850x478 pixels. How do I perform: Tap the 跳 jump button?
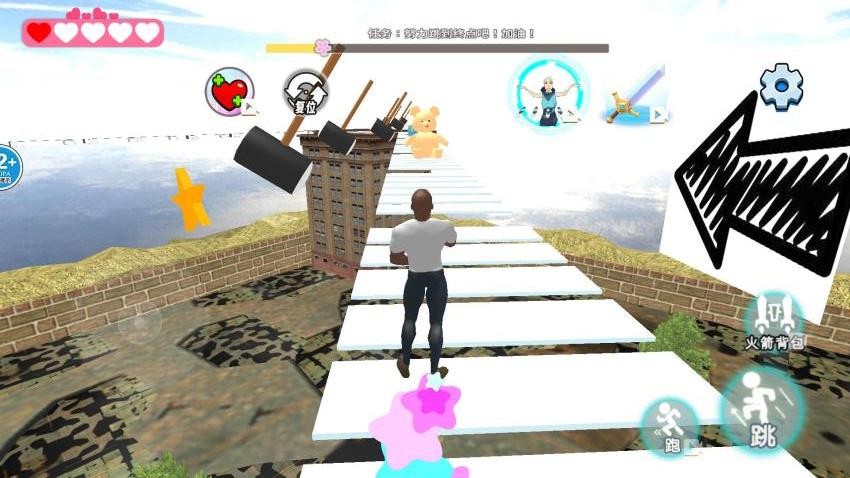pyautogui.click(x=761, y=408)
